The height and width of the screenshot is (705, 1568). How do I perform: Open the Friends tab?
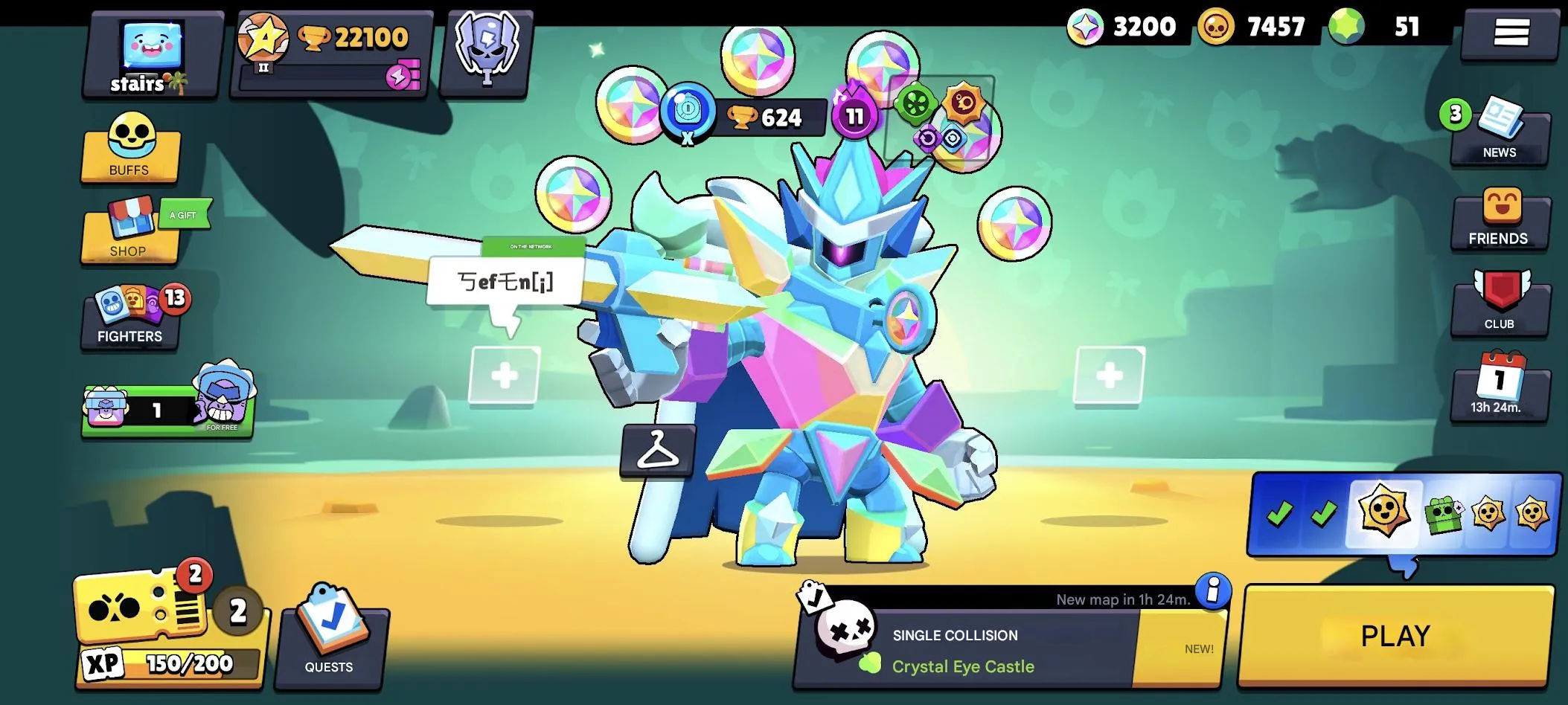coord(1500,220)
